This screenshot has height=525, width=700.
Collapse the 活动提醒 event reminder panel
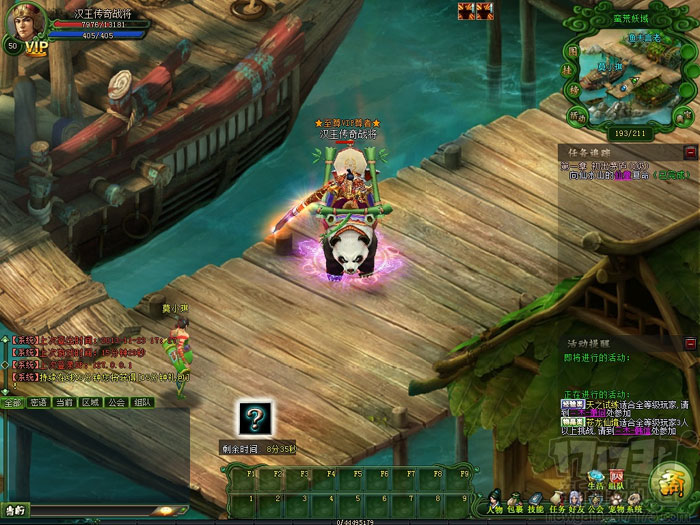(690, 344)
